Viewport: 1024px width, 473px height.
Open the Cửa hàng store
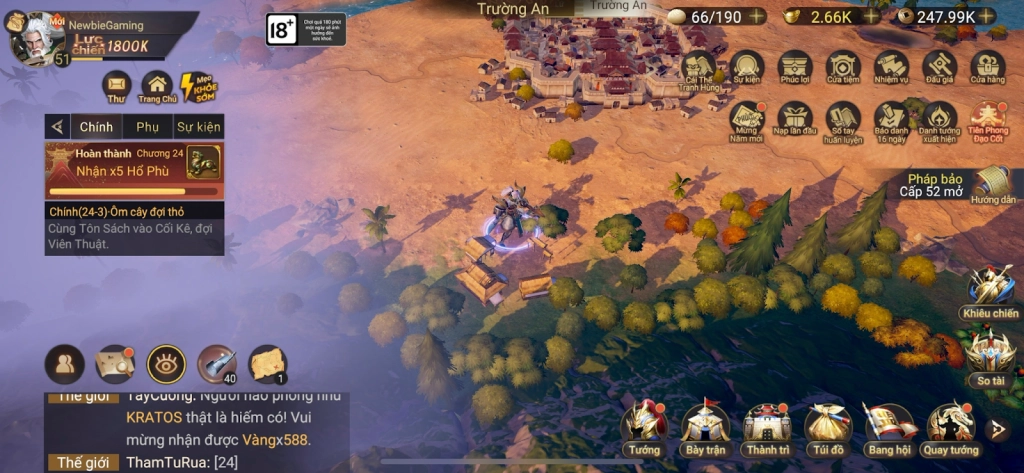tap(987, 68)
